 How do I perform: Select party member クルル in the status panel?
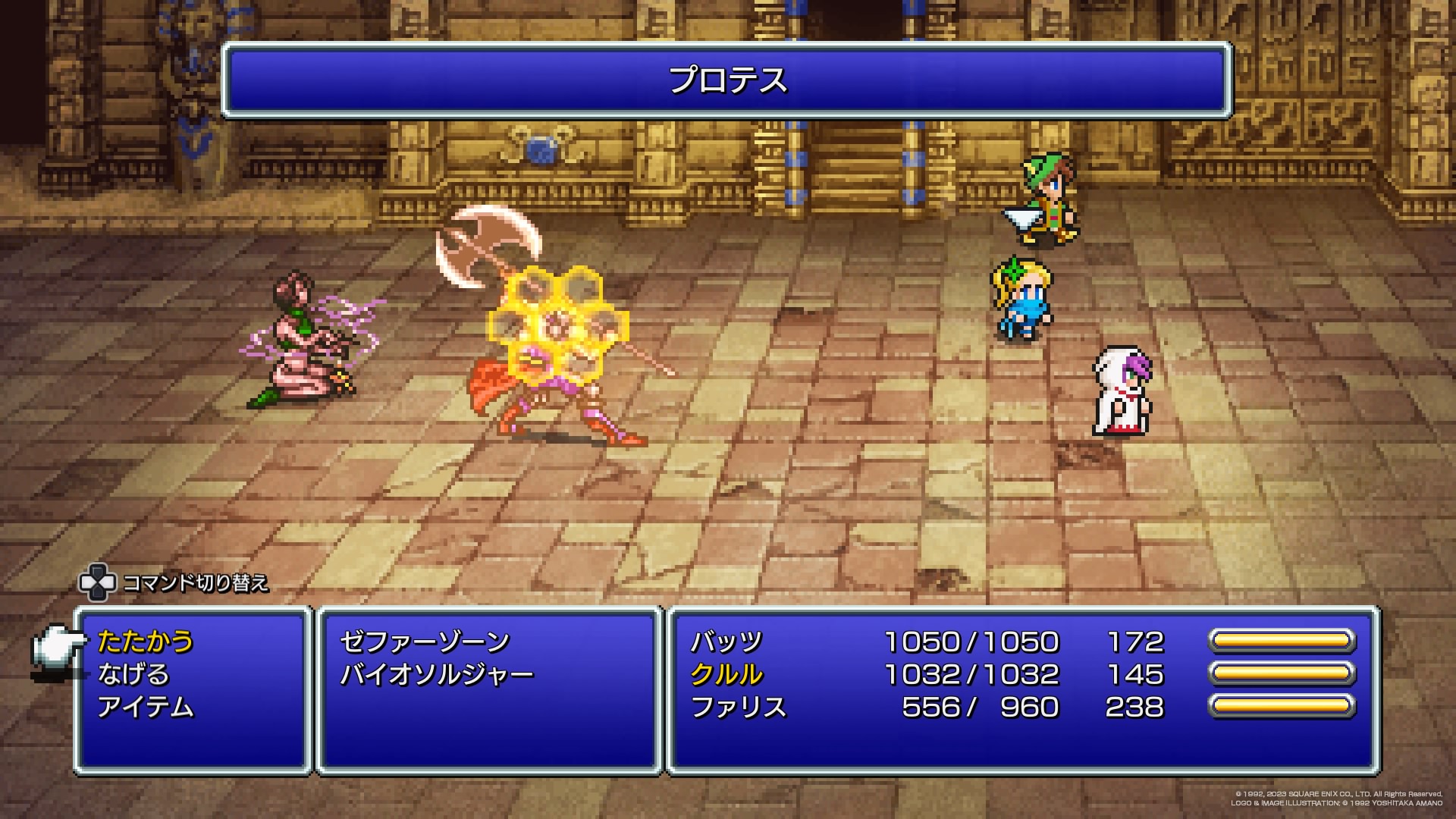[726, 674]
